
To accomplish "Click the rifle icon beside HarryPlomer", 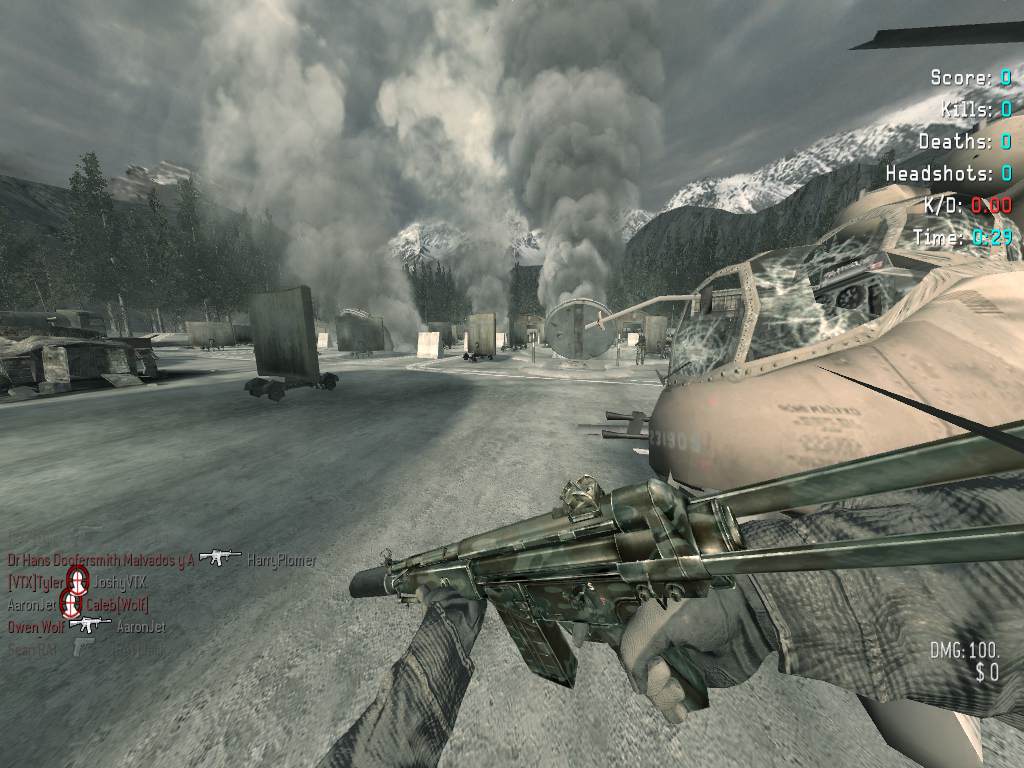I will pyautogui.click(x=220, y=557).
